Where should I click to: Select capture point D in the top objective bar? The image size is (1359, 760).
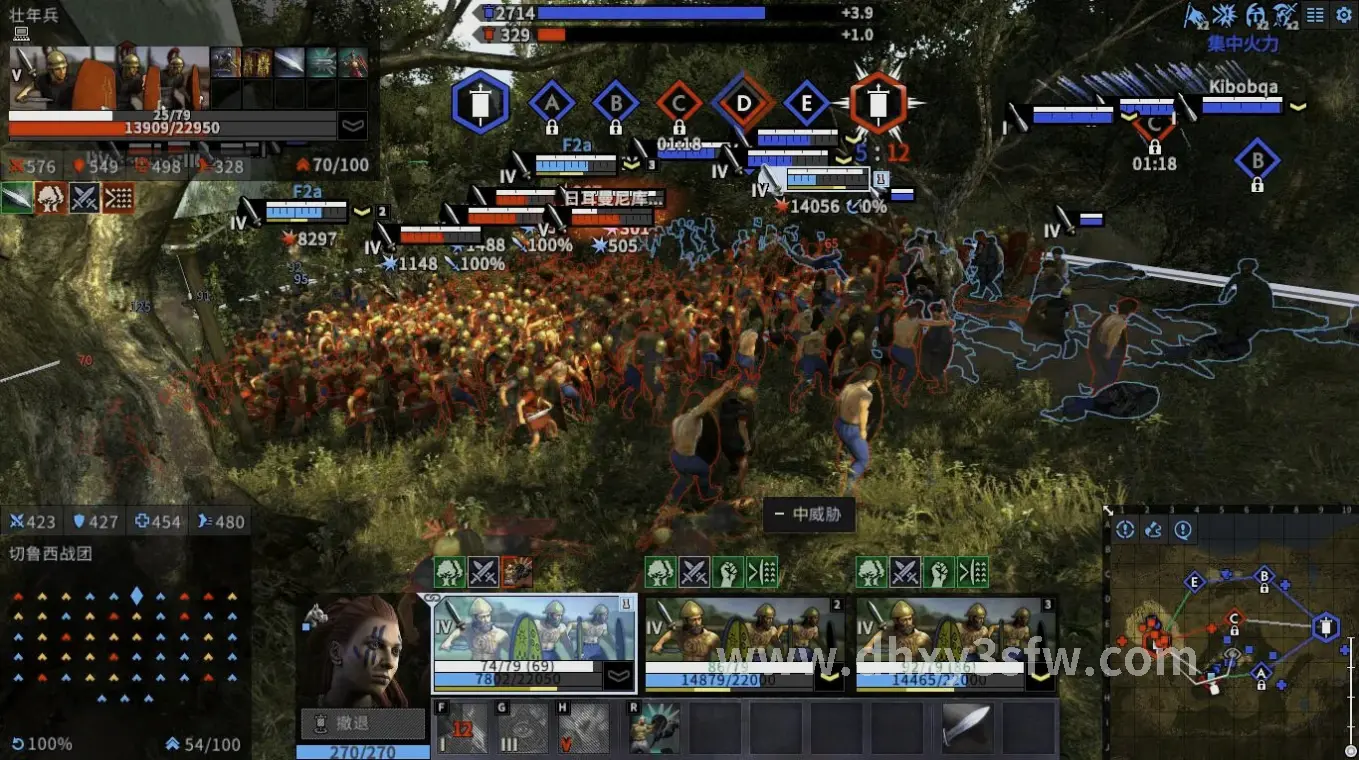tap(743, 102)
